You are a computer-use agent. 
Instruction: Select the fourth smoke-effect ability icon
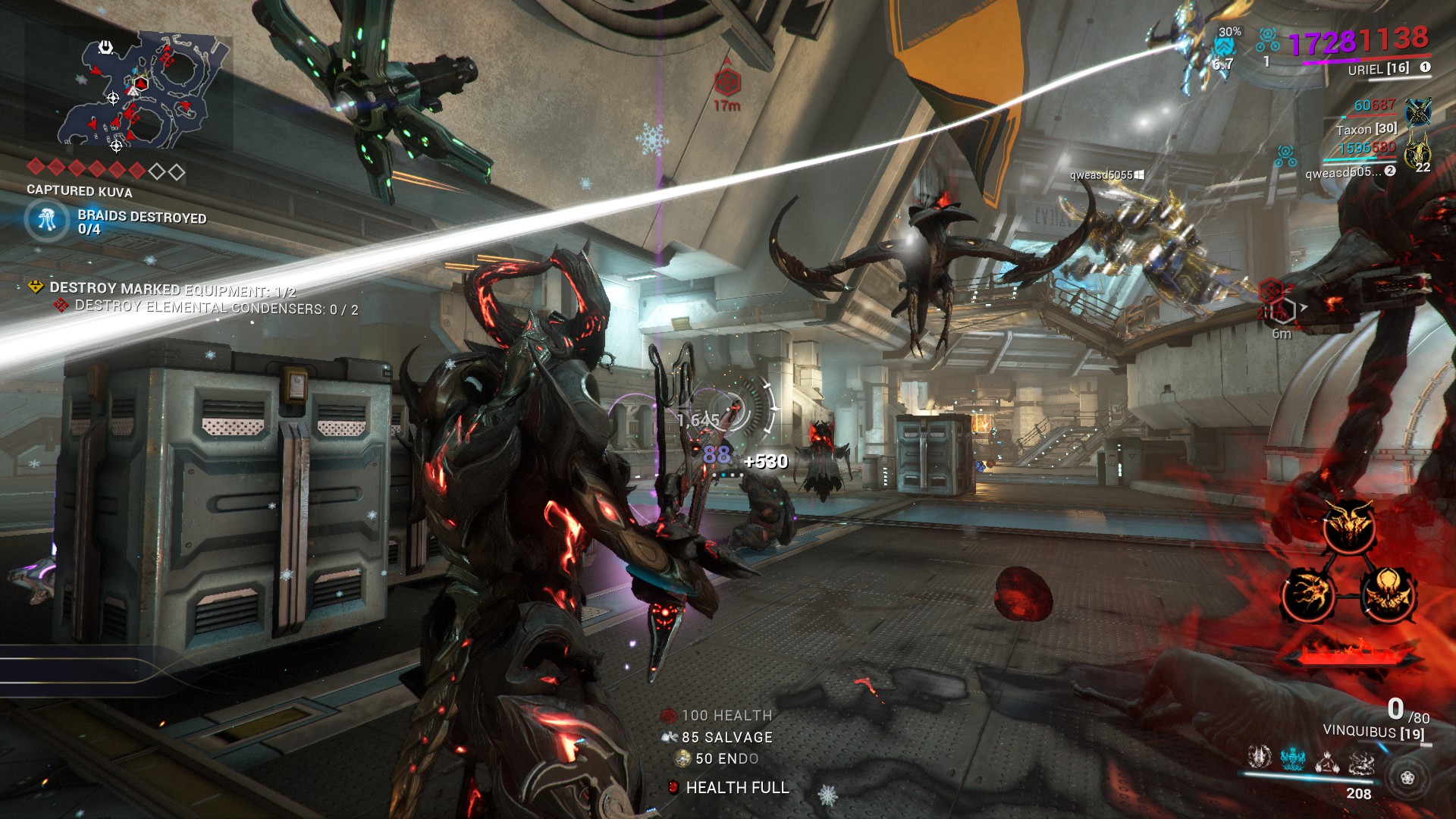click(x=1362, y=760)
